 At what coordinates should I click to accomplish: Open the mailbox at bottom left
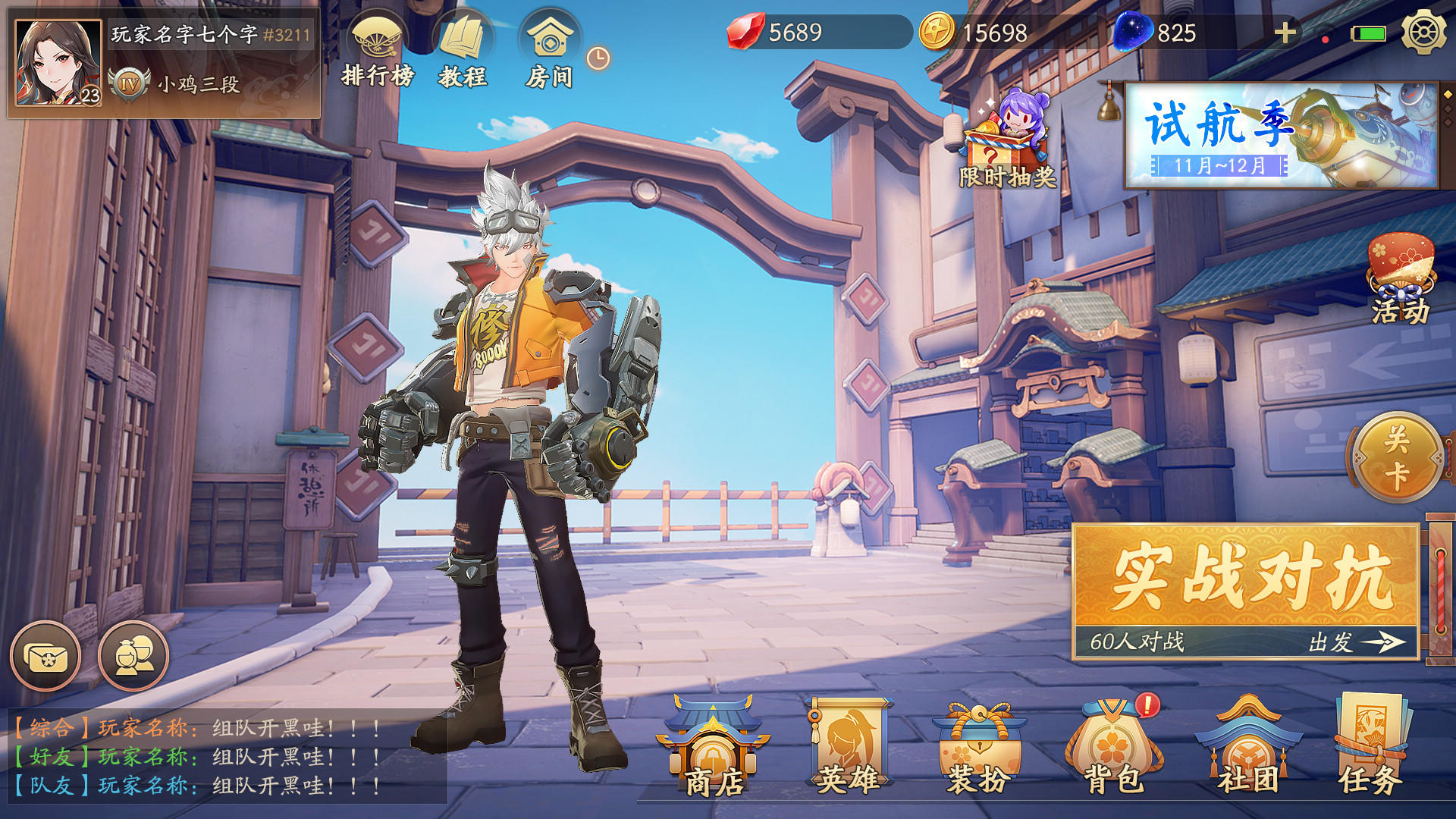click(x=47, y=657)
